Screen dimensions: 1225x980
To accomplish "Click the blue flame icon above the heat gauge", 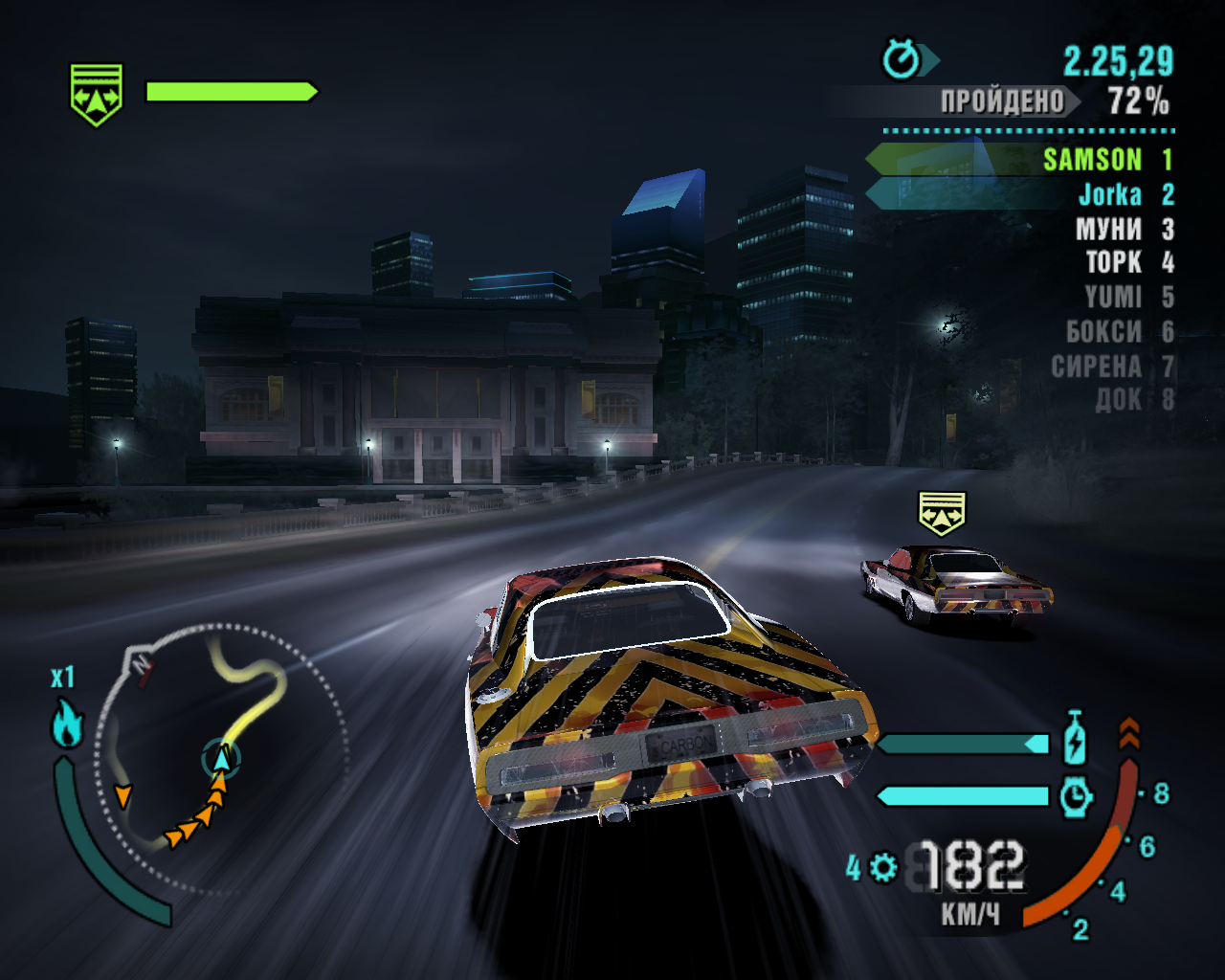I will (x=67, y=724).
